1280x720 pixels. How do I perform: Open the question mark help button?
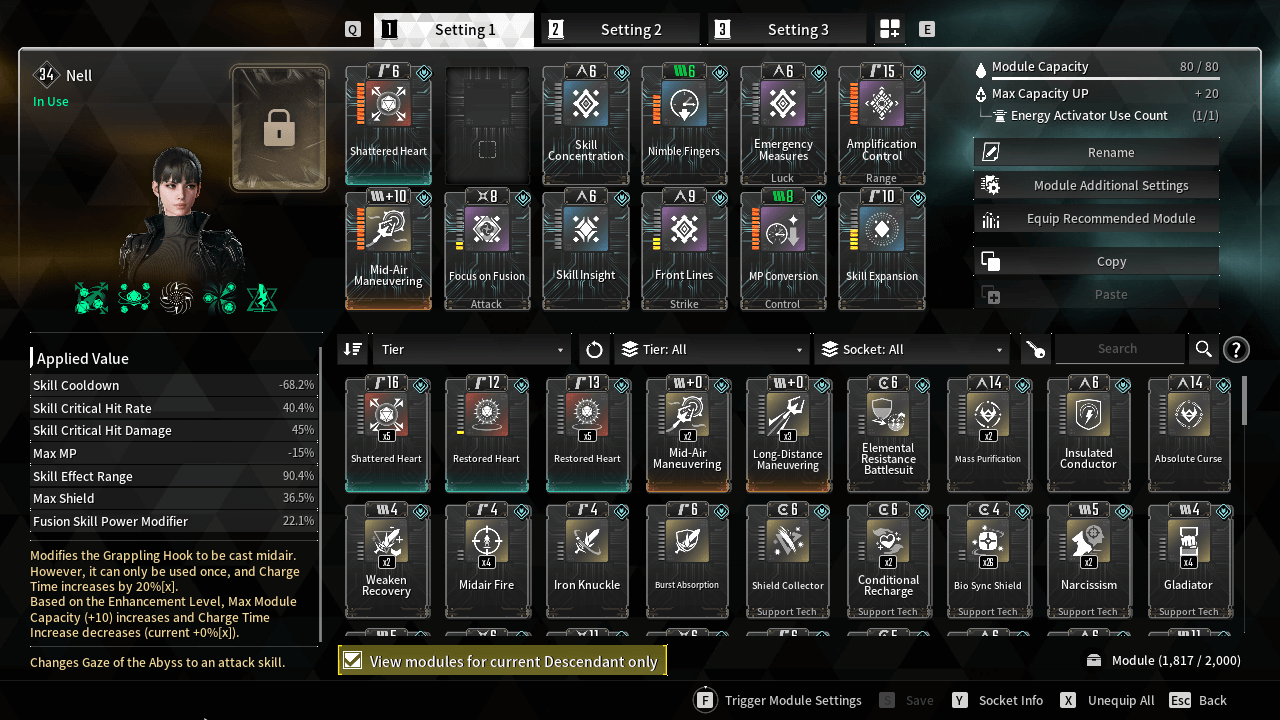tap(1236, 349)
